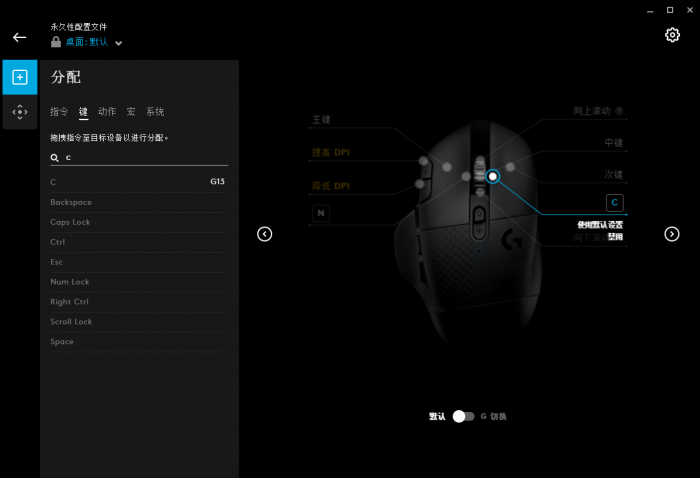Choose Backspace from the key list
This screenshot has height=478, width=700.
coord(139,202)
